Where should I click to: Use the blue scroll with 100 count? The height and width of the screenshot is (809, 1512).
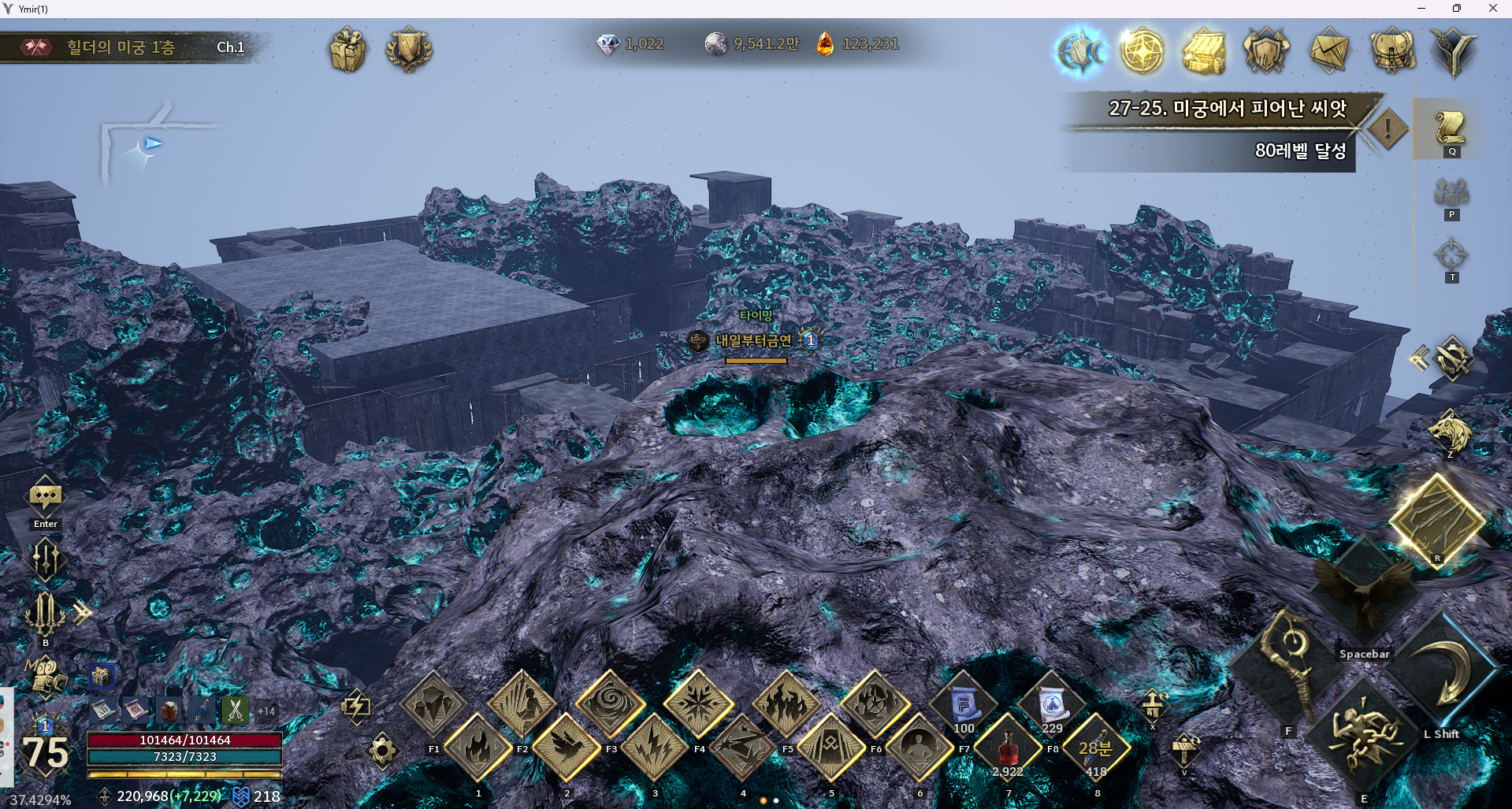(x=963, y=703)
